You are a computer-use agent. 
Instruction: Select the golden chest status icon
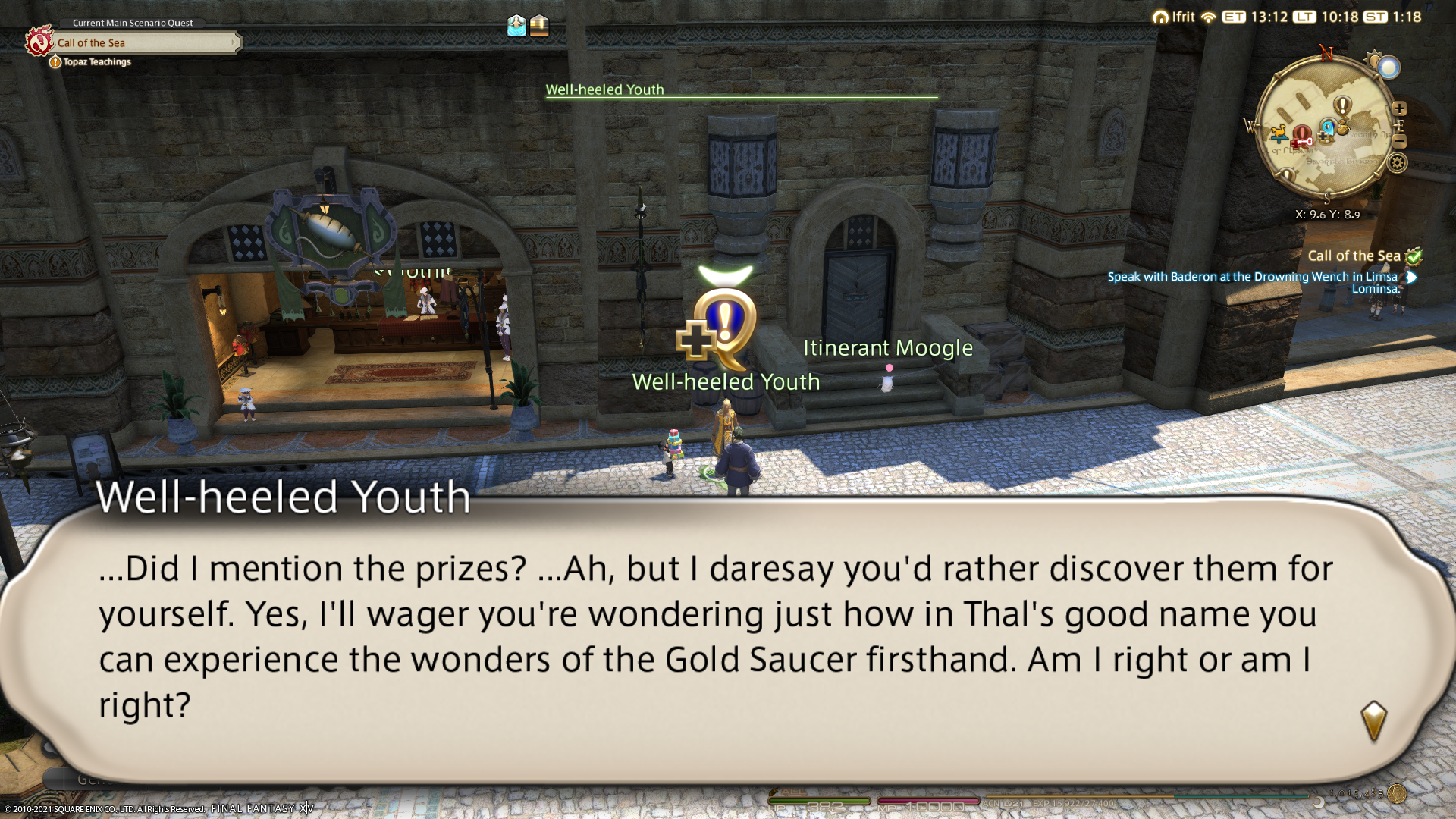pos(539,26)
